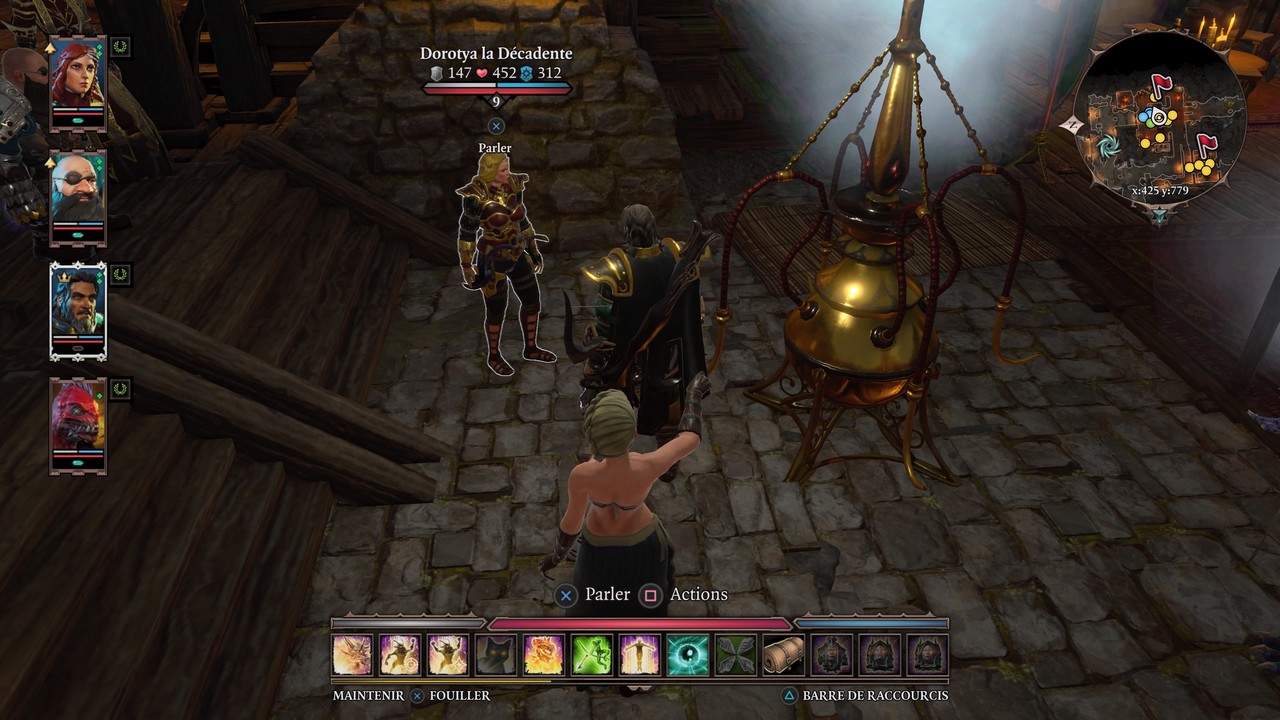Select the crowned bearded man portrait
1280x720 pixels.
pyautogui.click(x=78, y=310)
